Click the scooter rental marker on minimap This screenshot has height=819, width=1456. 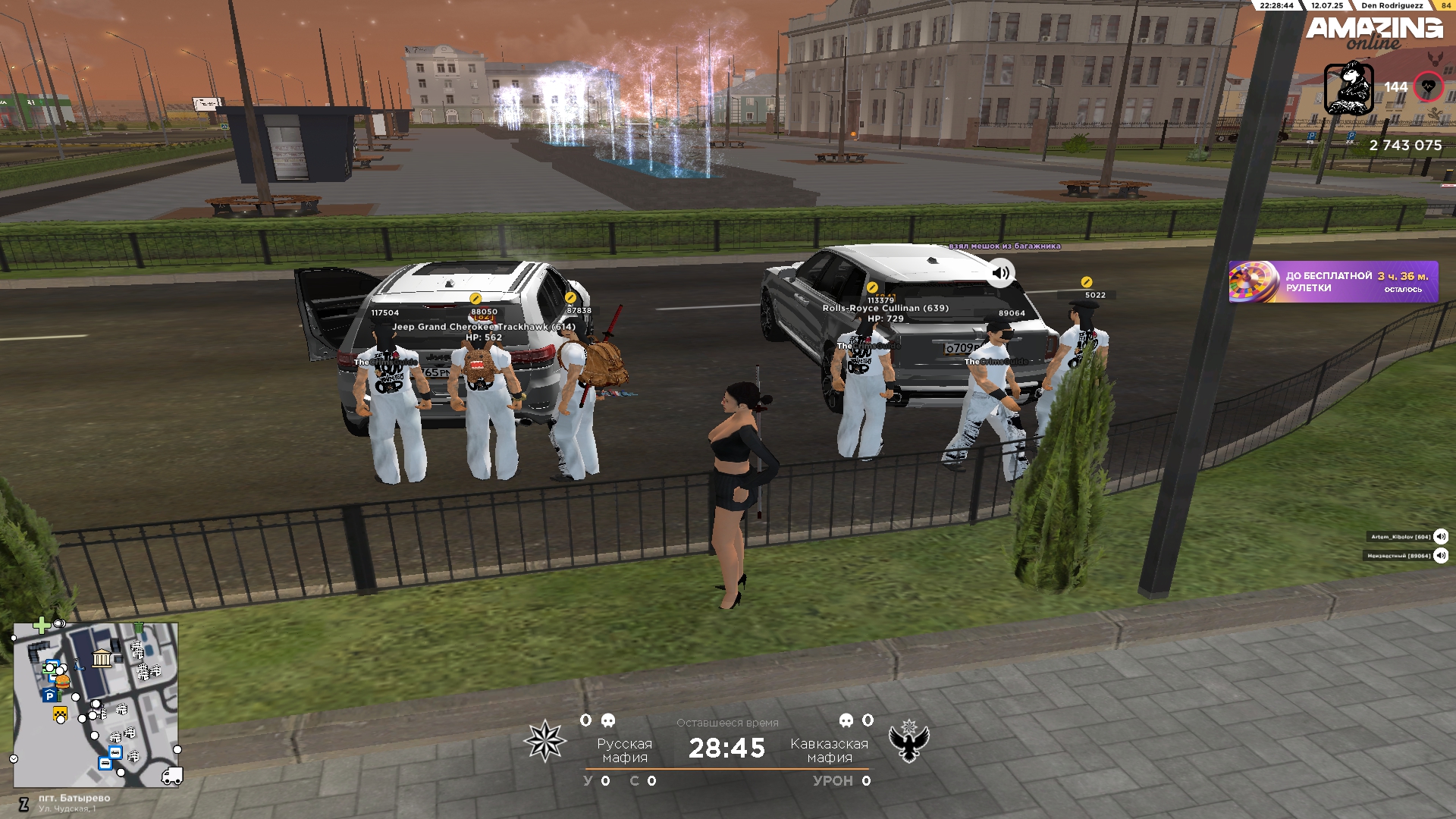coord(79,666)
